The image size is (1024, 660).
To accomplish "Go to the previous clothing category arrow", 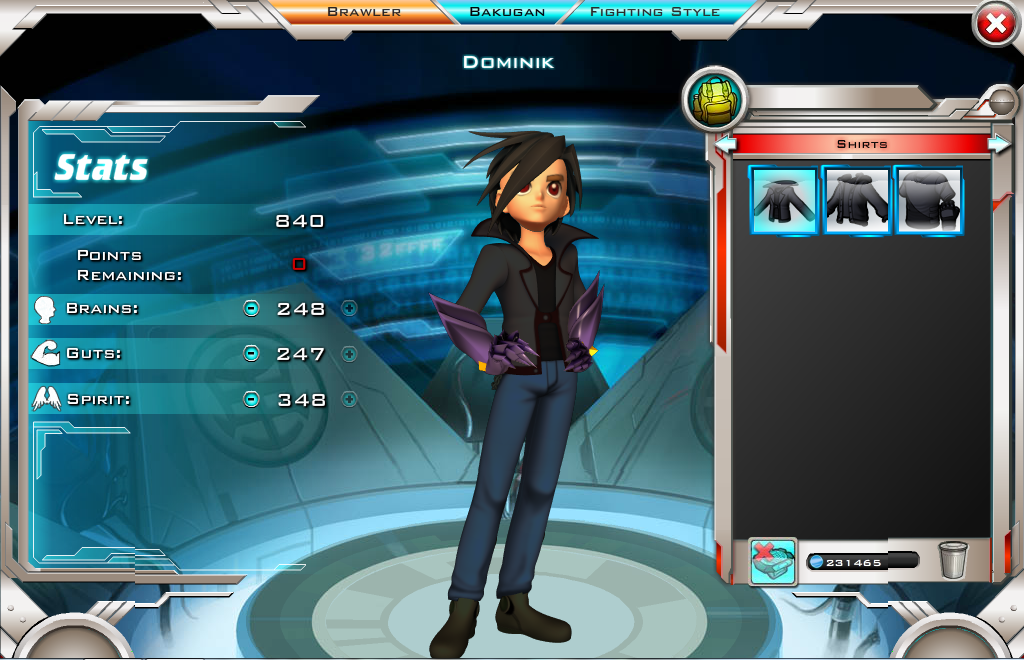I will [727, 144].
